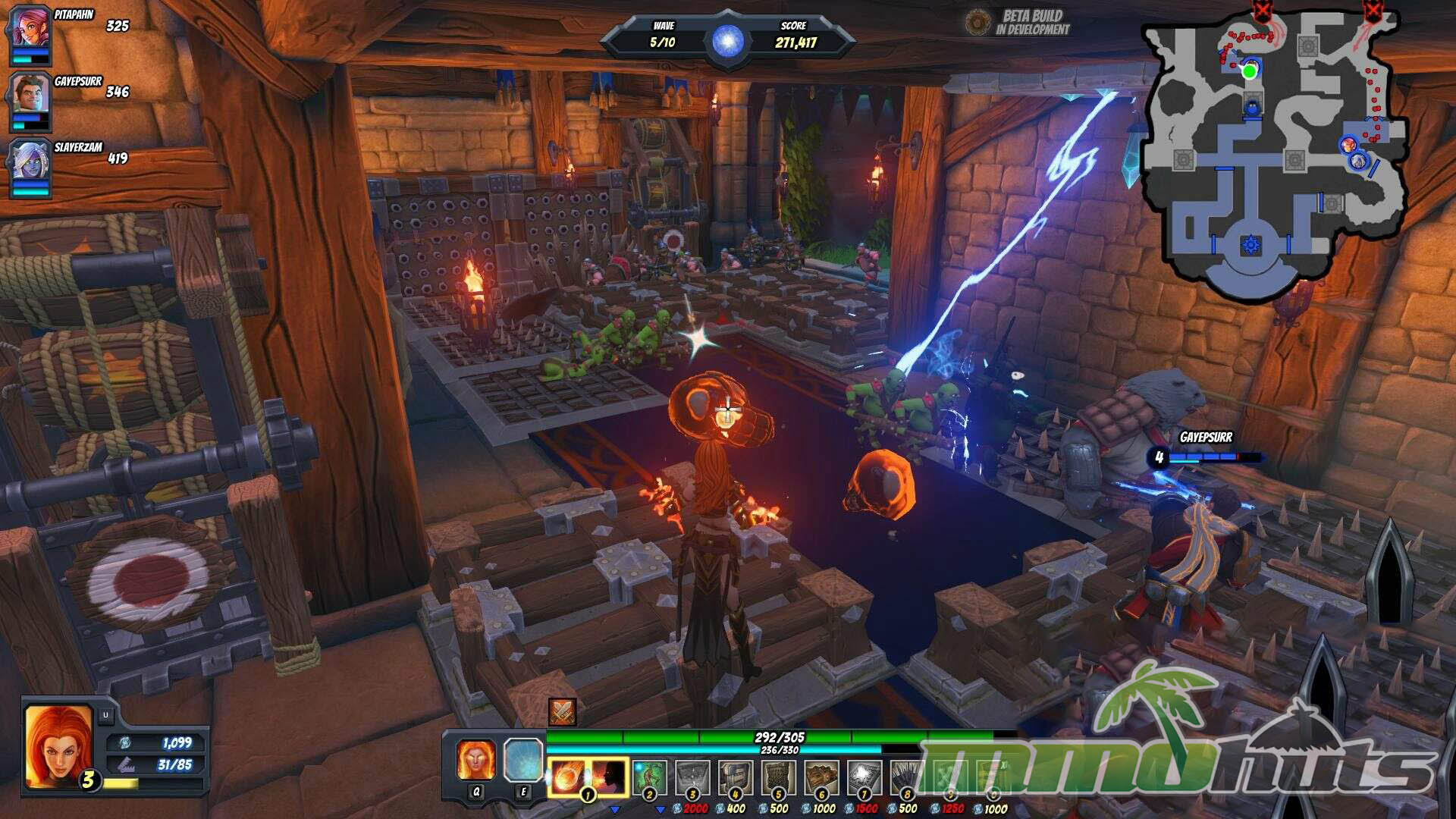Select the wall trap in slot 5
The height and width of the screenshot is (819, 1456).
pyautogui.click(x=779, y=777)
